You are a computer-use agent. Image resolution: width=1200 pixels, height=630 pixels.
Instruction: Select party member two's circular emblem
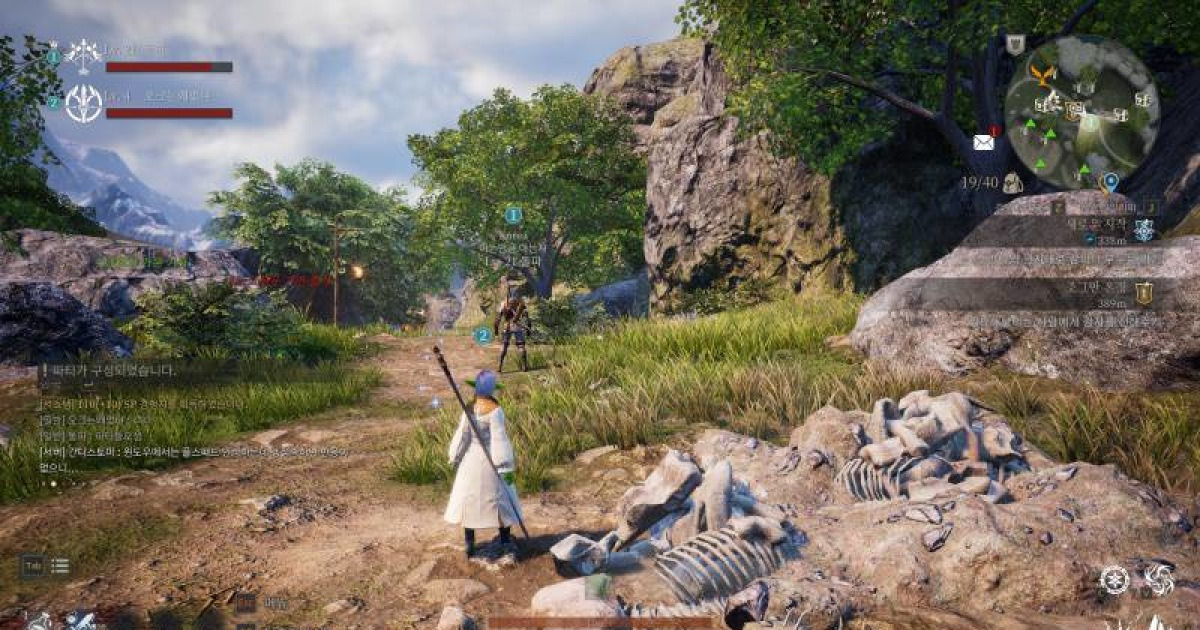[83, 103]
